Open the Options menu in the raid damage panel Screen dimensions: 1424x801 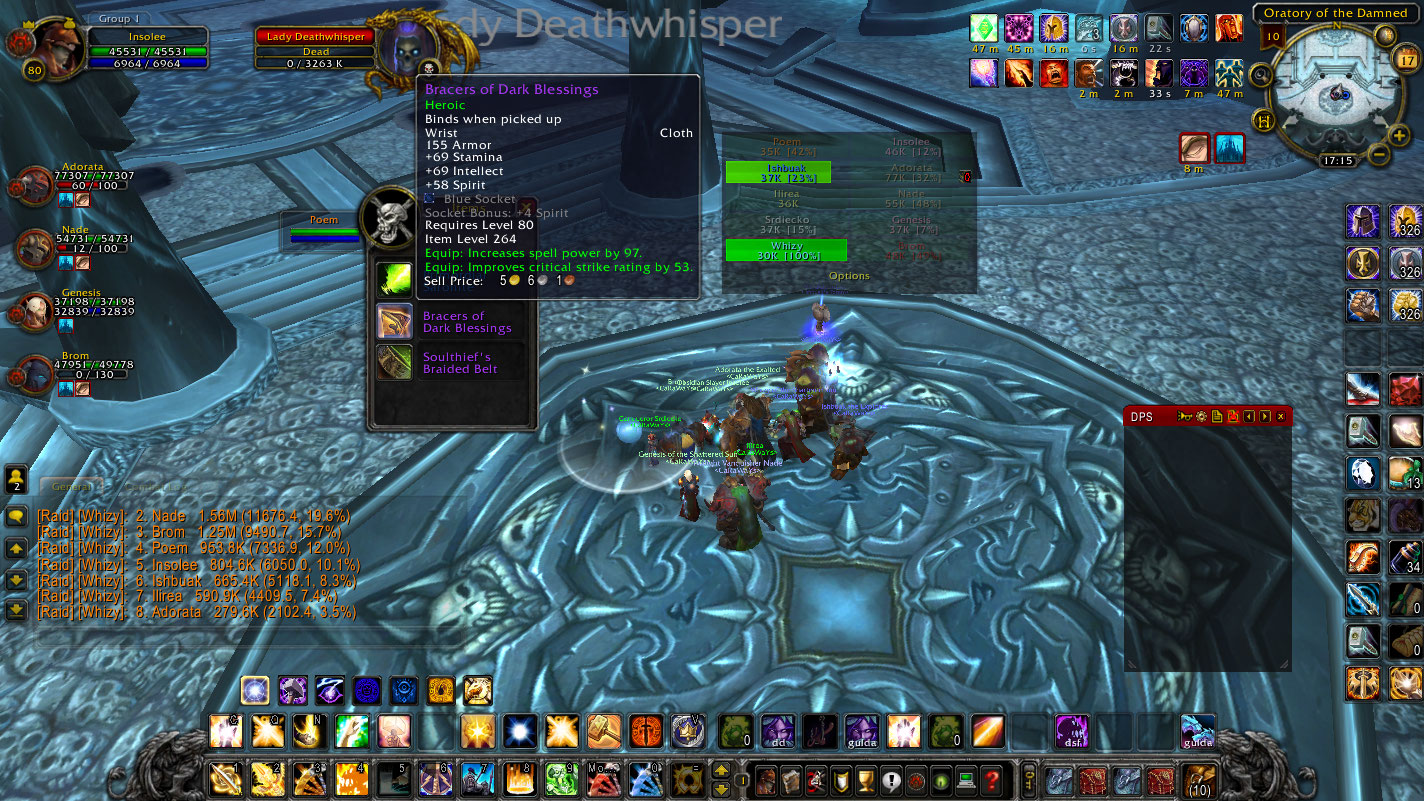tap(849, 276)
